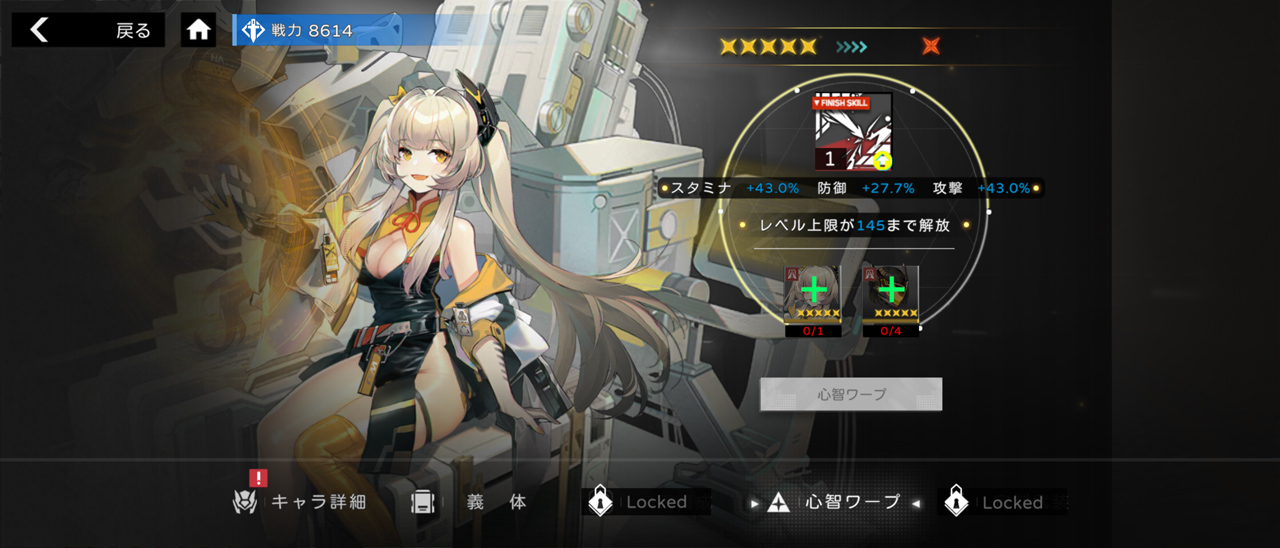Tap the grey 心智ワープ button
This screenshot has width=1280, height=548.
pos(851,394)
